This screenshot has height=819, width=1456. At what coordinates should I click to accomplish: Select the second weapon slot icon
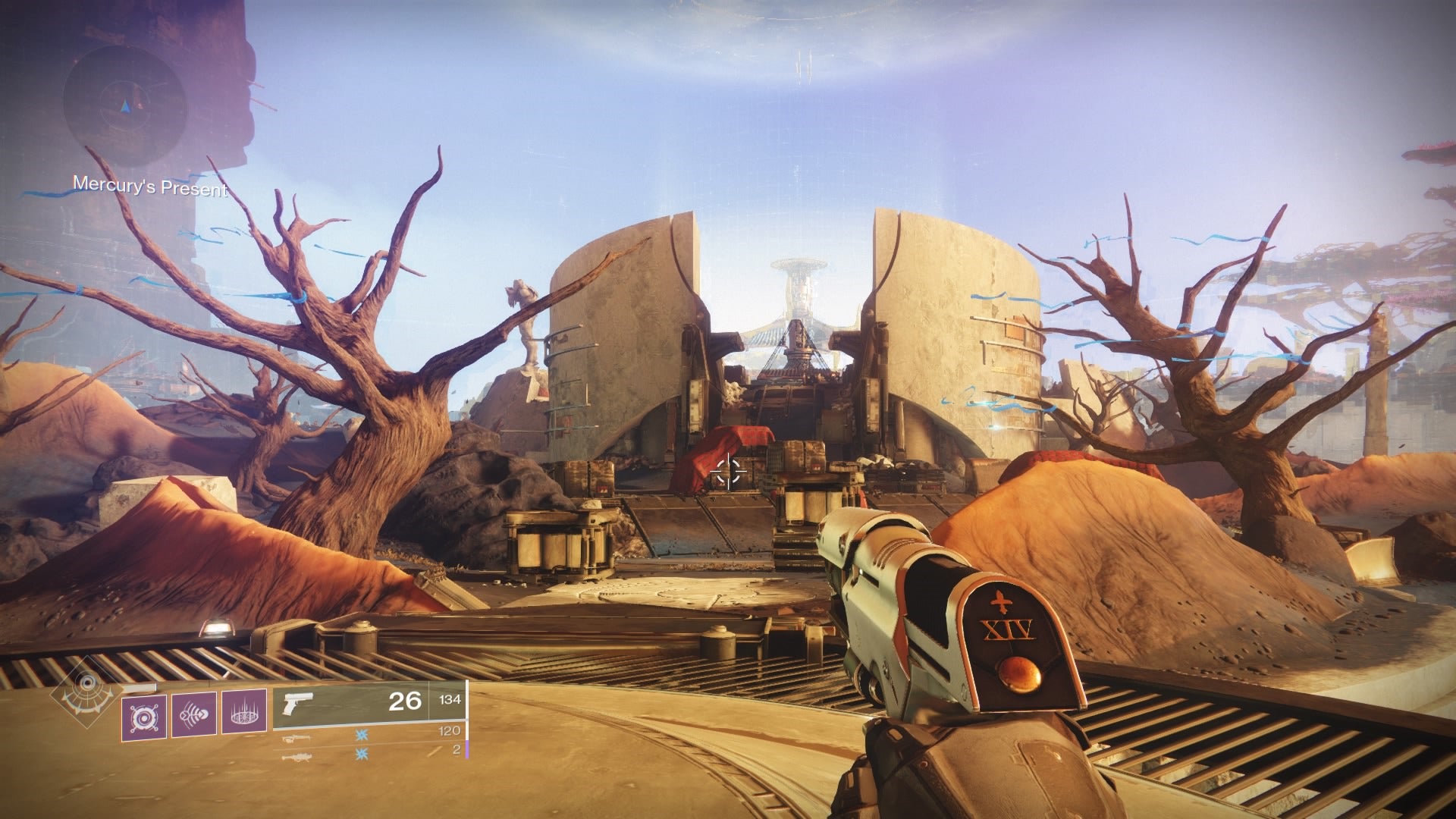pyautogui.click(x=296, y=737)
